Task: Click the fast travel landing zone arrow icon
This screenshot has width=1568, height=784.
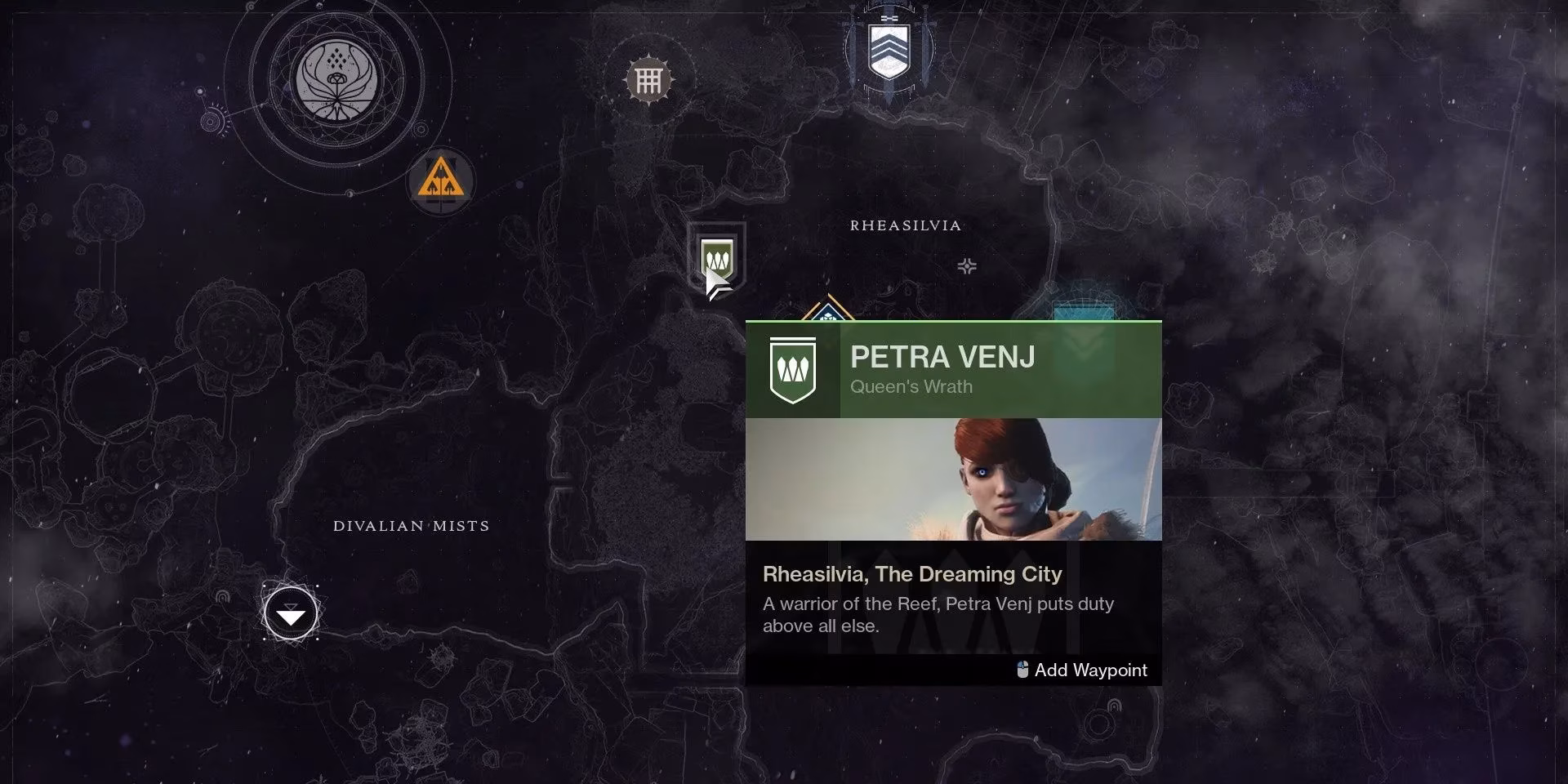Action: [x=291, y=612]
